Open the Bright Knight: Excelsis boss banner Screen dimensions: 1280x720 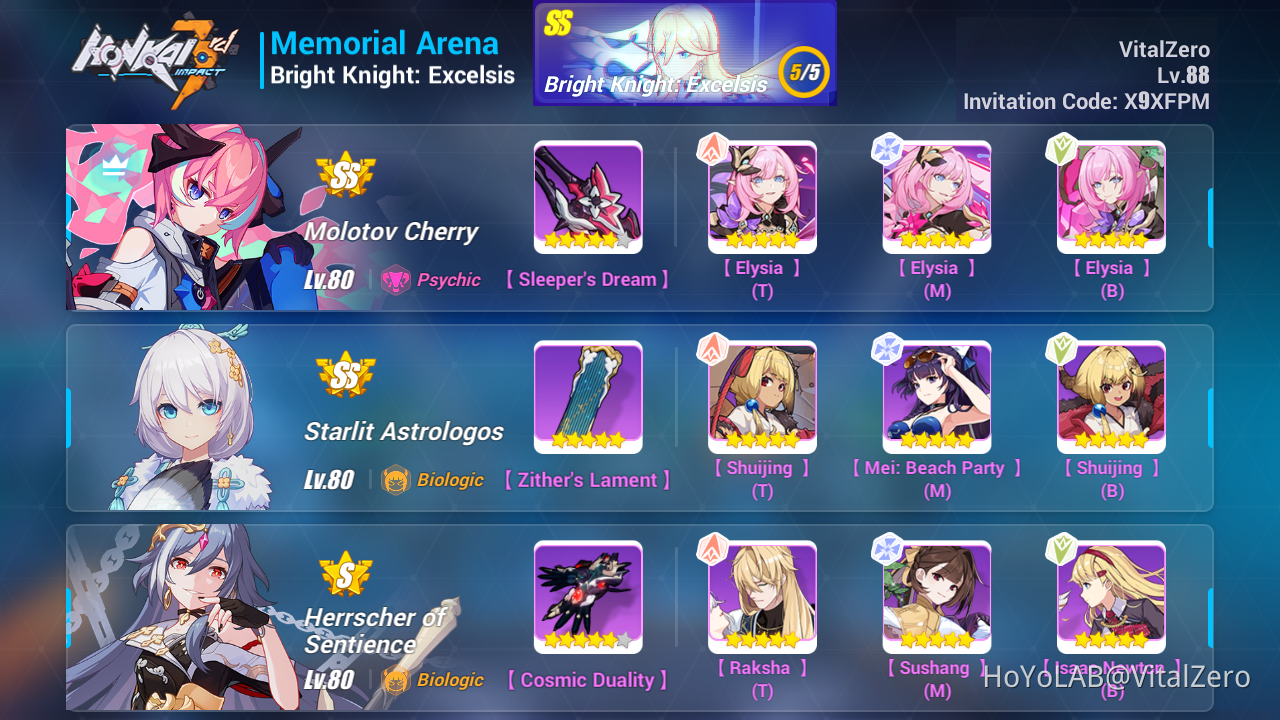(x=684, y=52)
